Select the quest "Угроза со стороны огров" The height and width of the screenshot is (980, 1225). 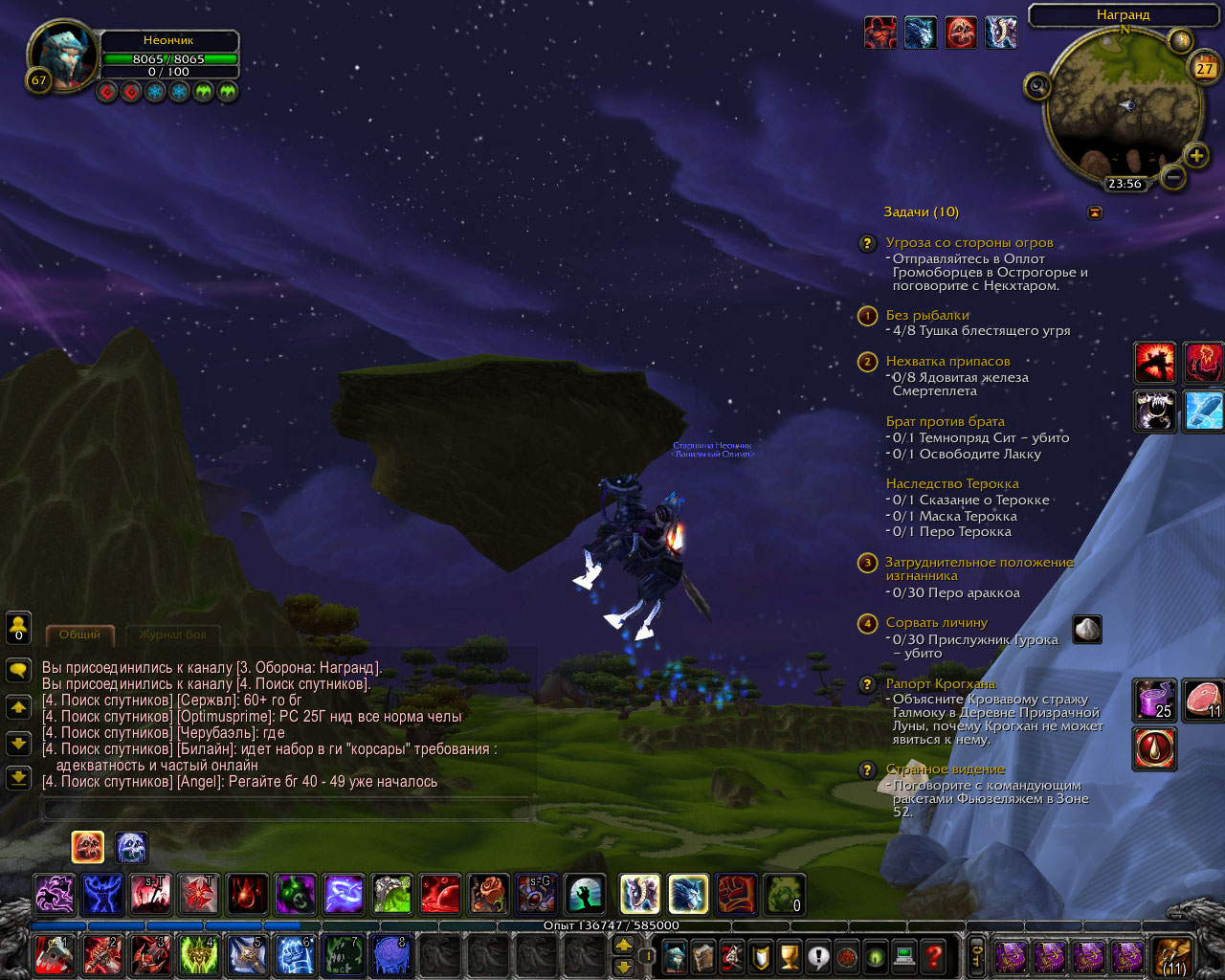[969, 243]
